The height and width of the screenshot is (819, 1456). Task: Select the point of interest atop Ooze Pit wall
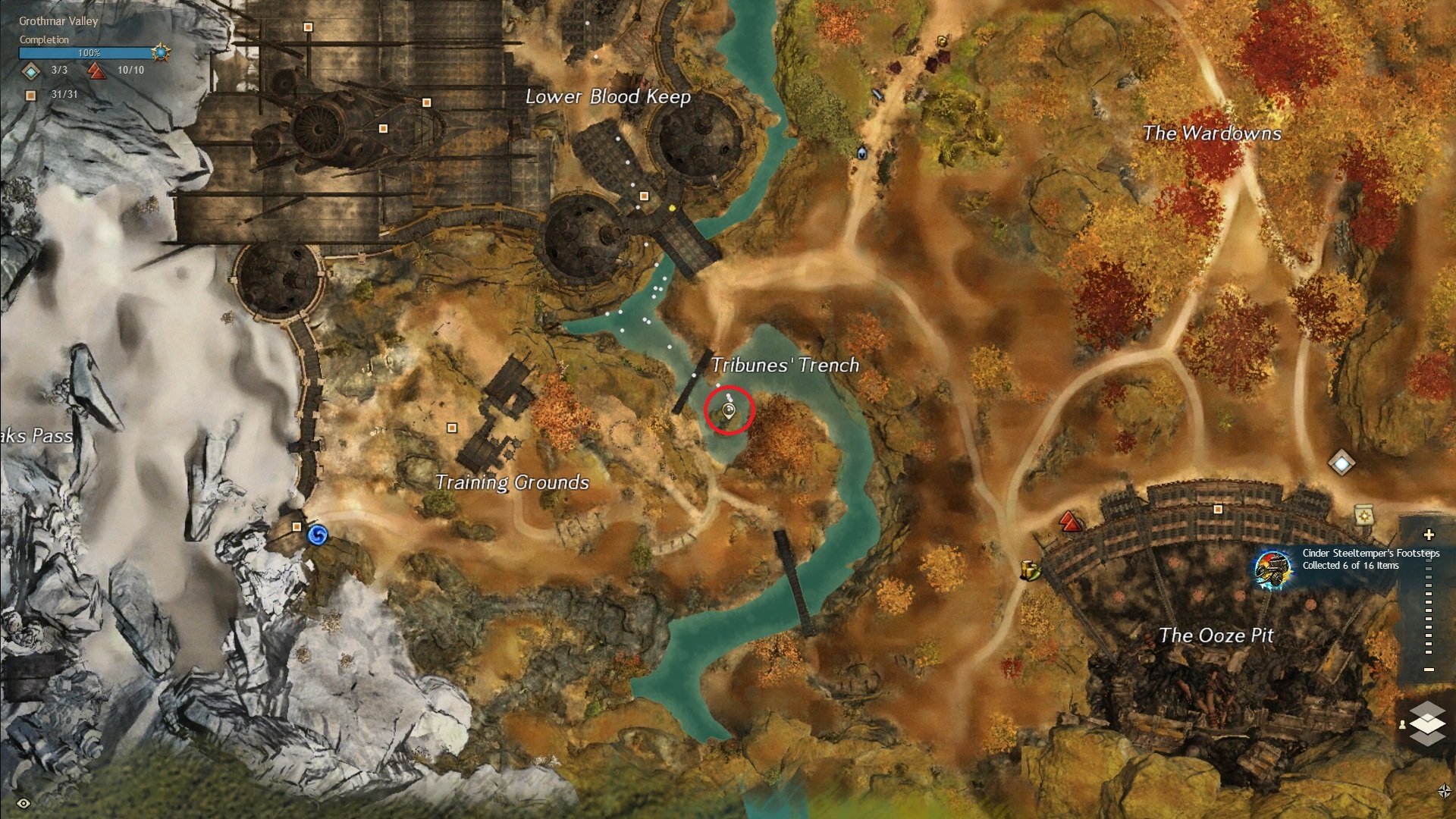point(1218,510)
